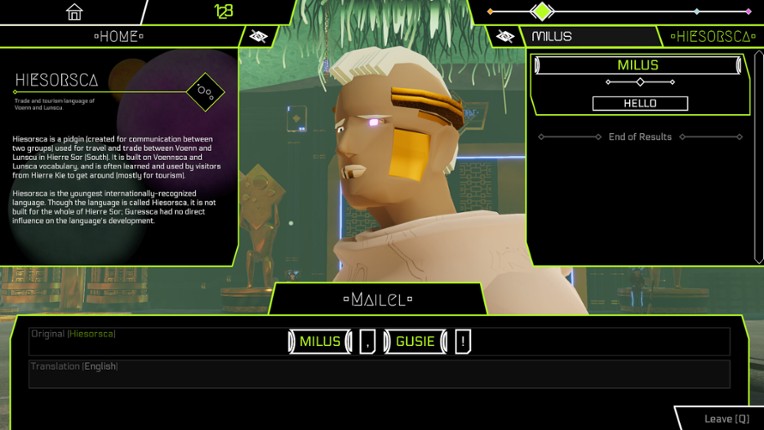This screenshot has width=764, height=430.
Task: Choose the HELLO translation for MILUS
Action: [640, 103]
